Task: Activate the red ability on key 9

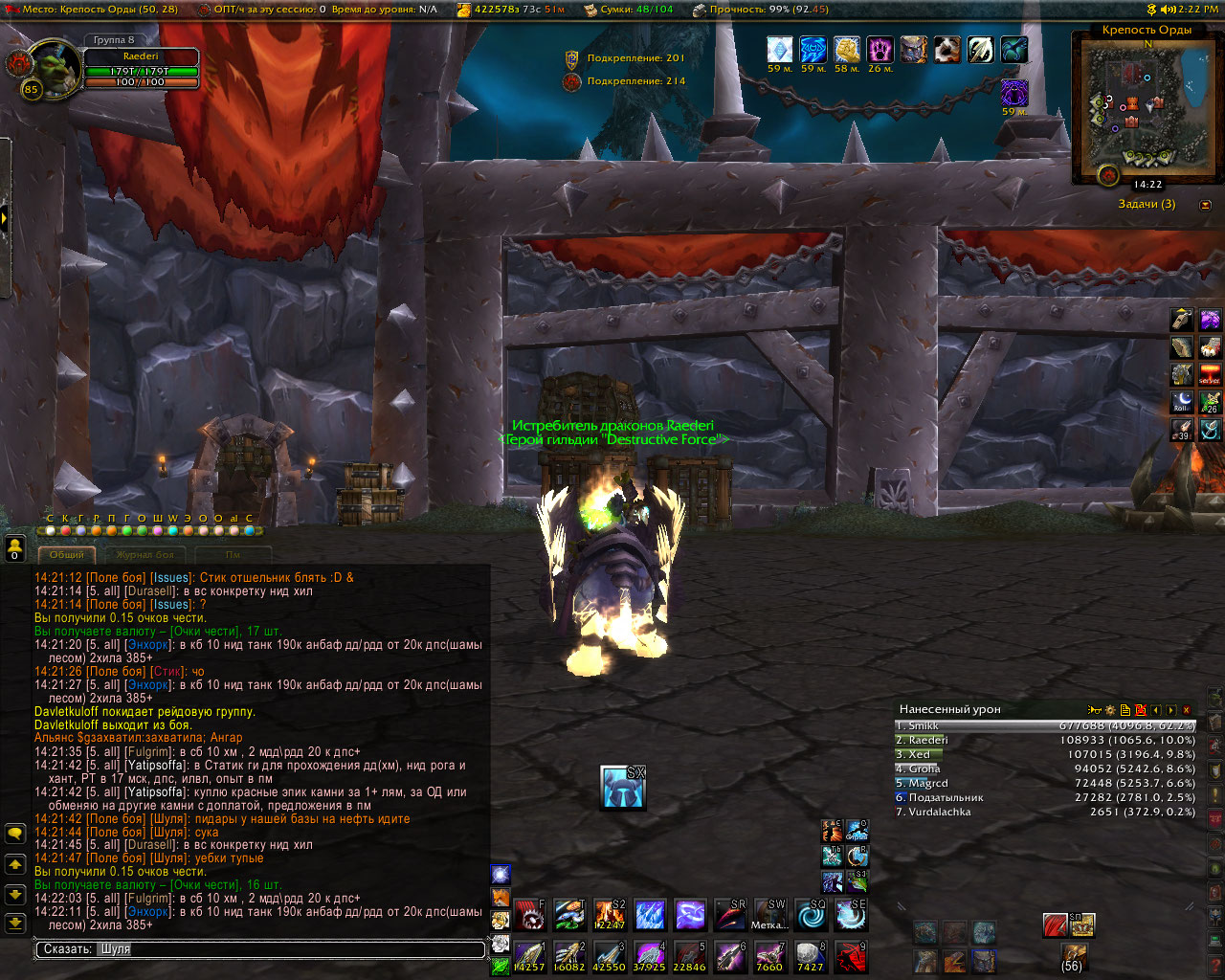Action: [851, 956]
